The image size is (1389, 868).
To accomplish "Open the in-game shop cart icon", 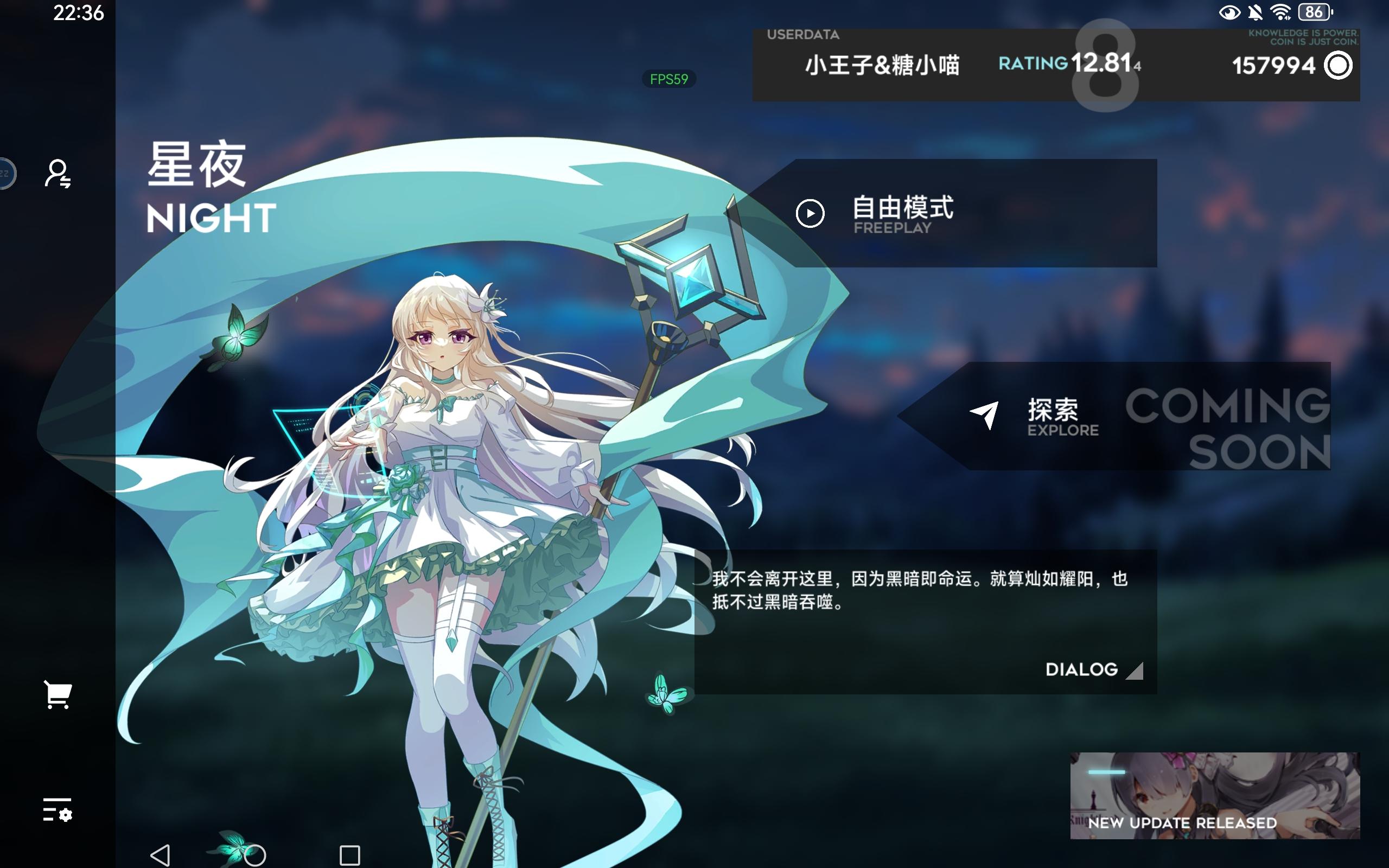I will click(x=58, y=694).
